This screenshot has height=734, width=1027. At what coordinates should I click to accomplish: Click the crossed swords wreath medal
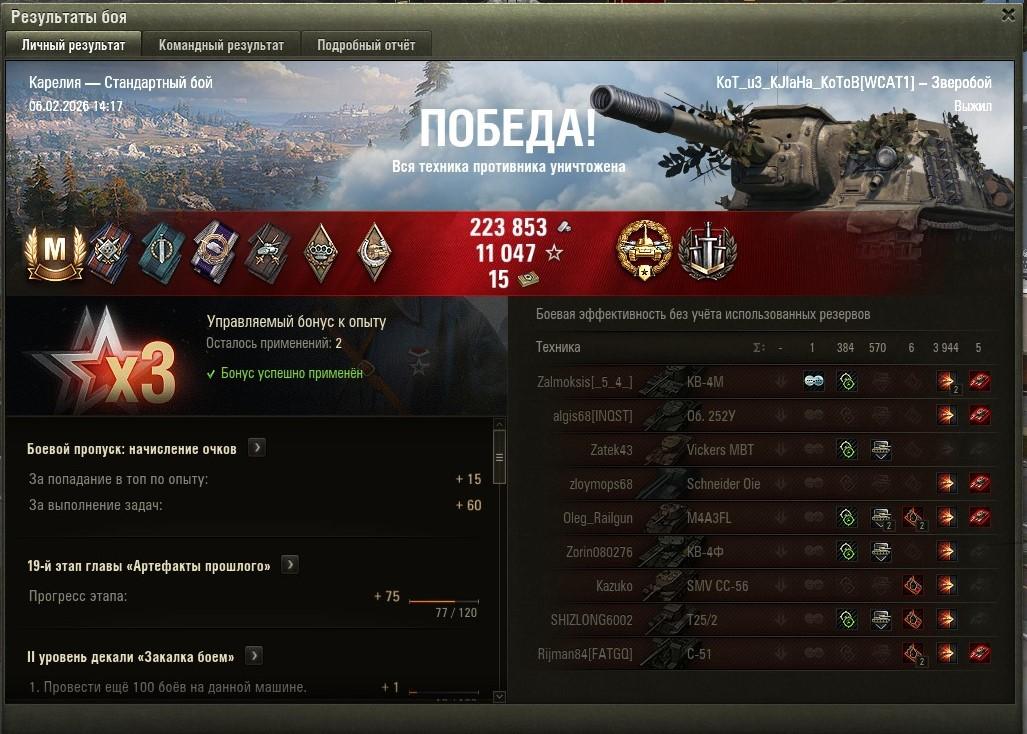[x=707, y=251]
